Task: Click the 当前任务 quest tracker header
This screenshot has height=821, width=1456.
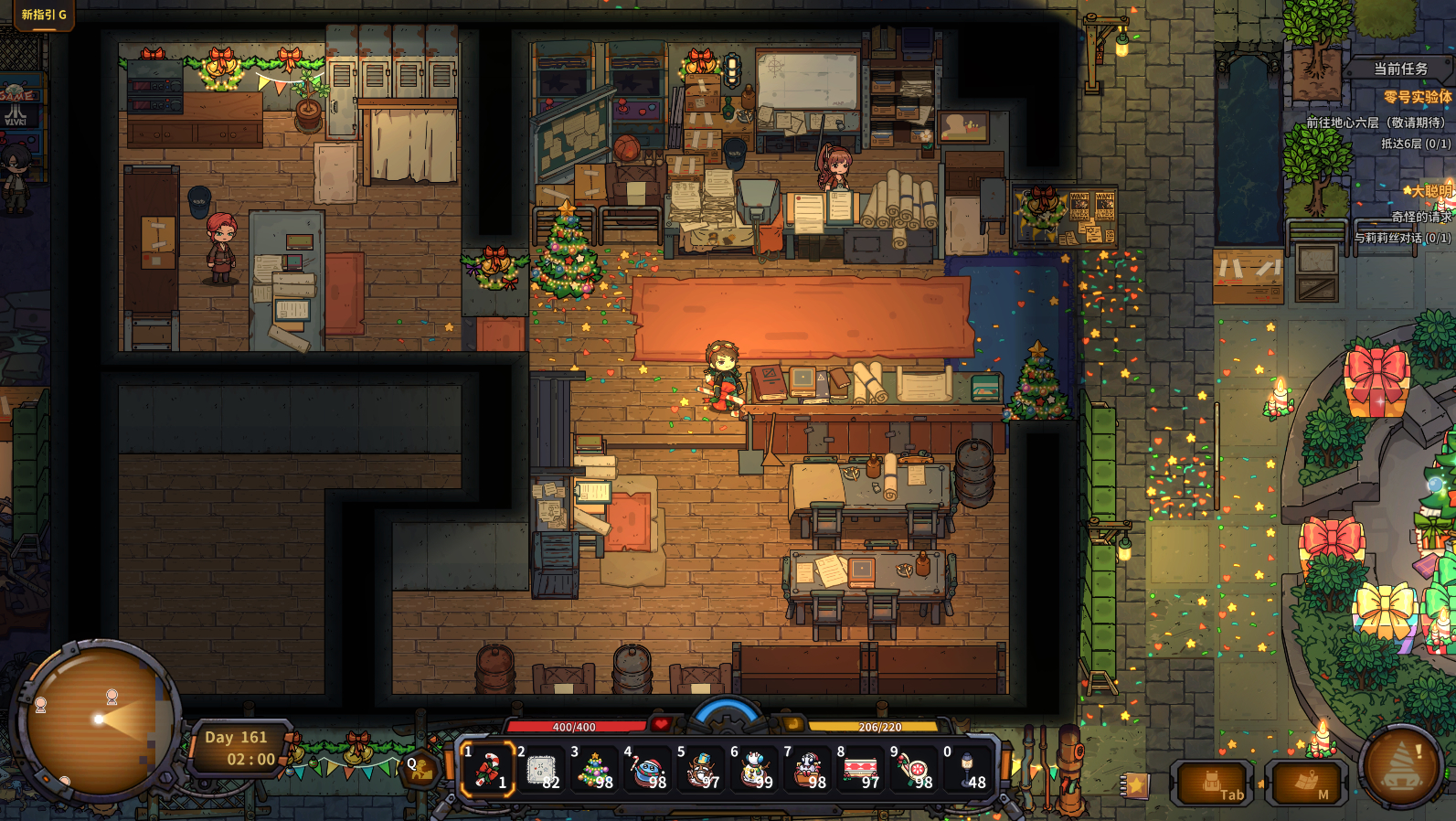Action: 1400,69
